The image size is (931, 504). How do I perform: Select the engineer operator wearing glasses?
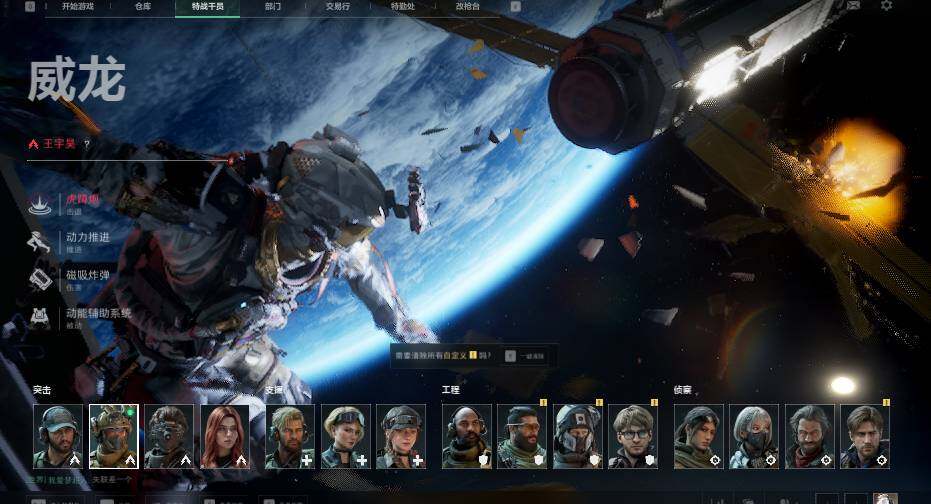click(x=633, y=437)
